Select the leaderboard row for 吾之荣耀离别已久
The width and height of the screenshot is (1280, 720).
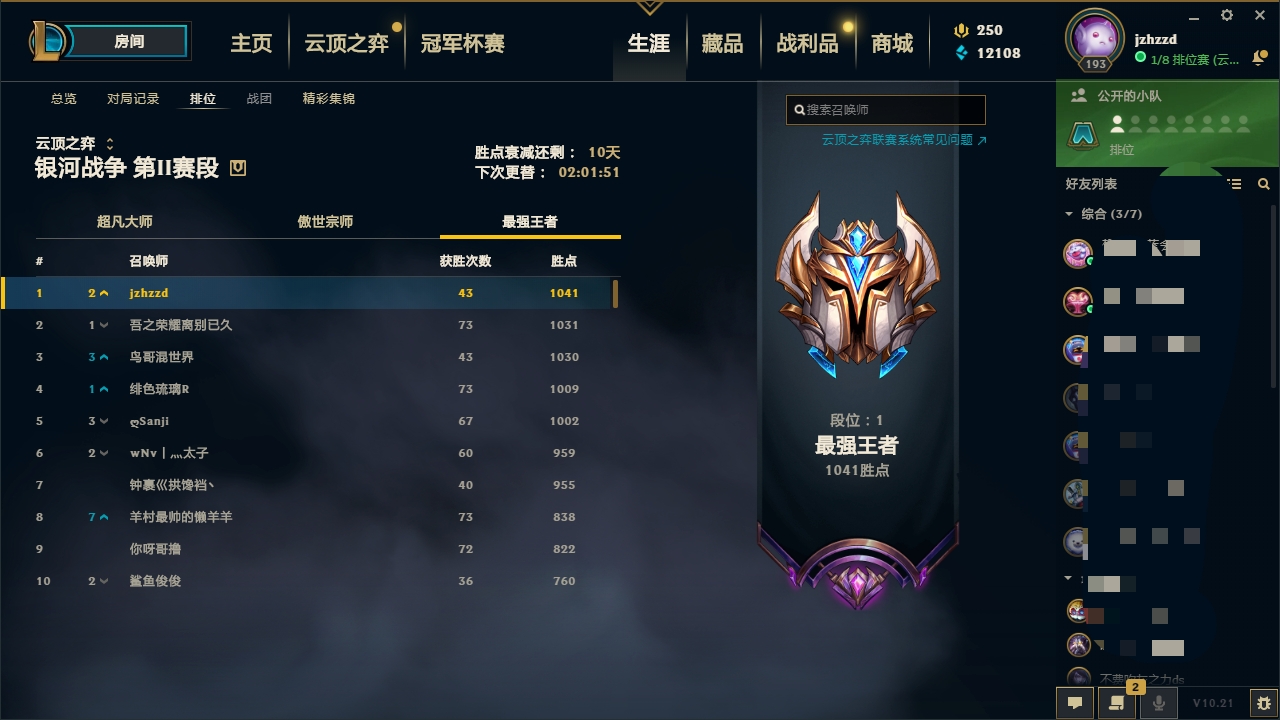[300, 325]
